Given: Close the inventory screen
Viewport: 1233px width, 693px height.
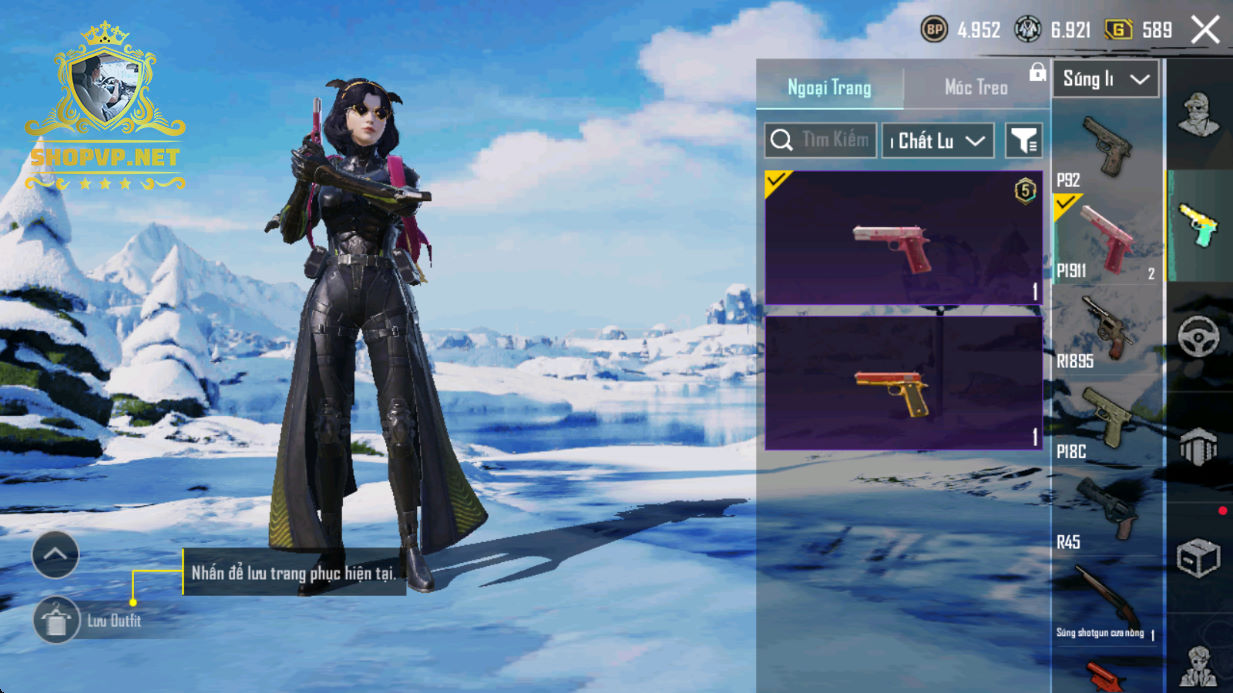Looking at the screenshot, I should click(1205, 30).
